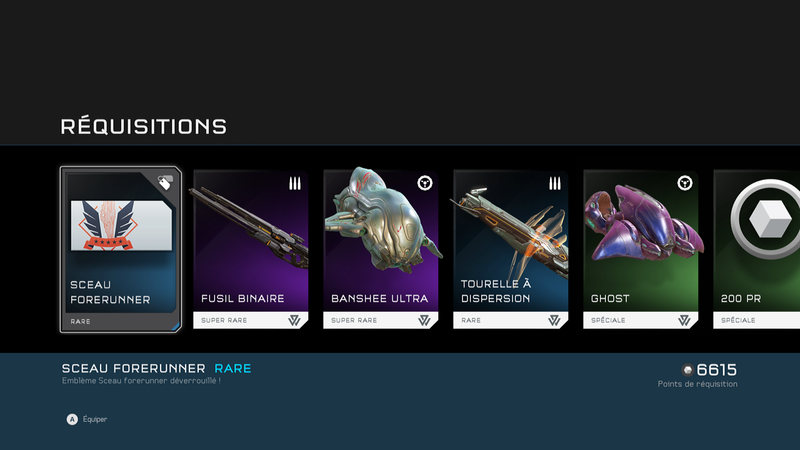Choose the Fusil Binaire weapon card
This screenshot has height=450, width=800.
(x=250, y=250)
